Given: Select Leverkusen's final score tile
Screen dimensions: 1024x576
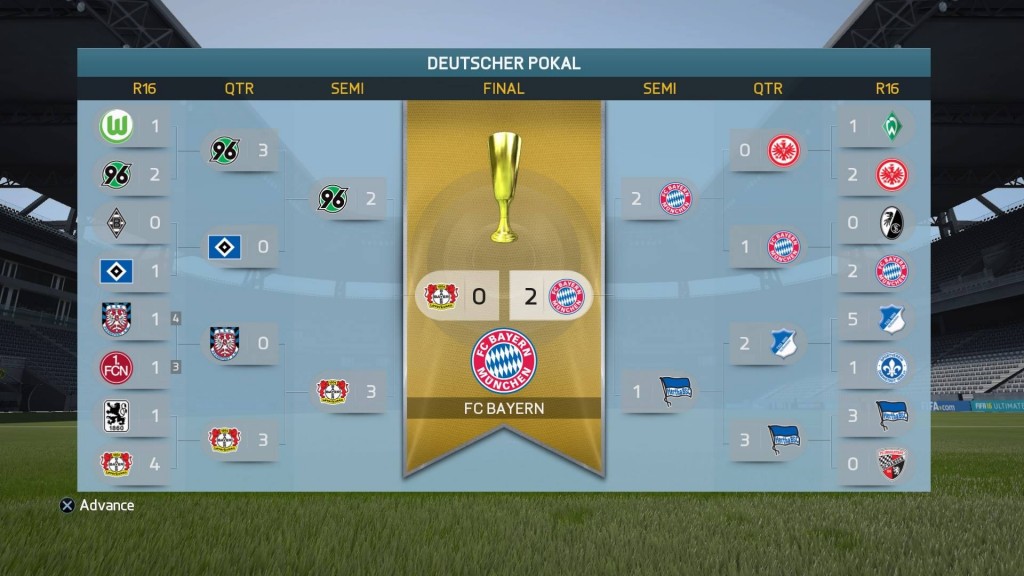Looking at the screenshot, I should [x=458, y=296].
